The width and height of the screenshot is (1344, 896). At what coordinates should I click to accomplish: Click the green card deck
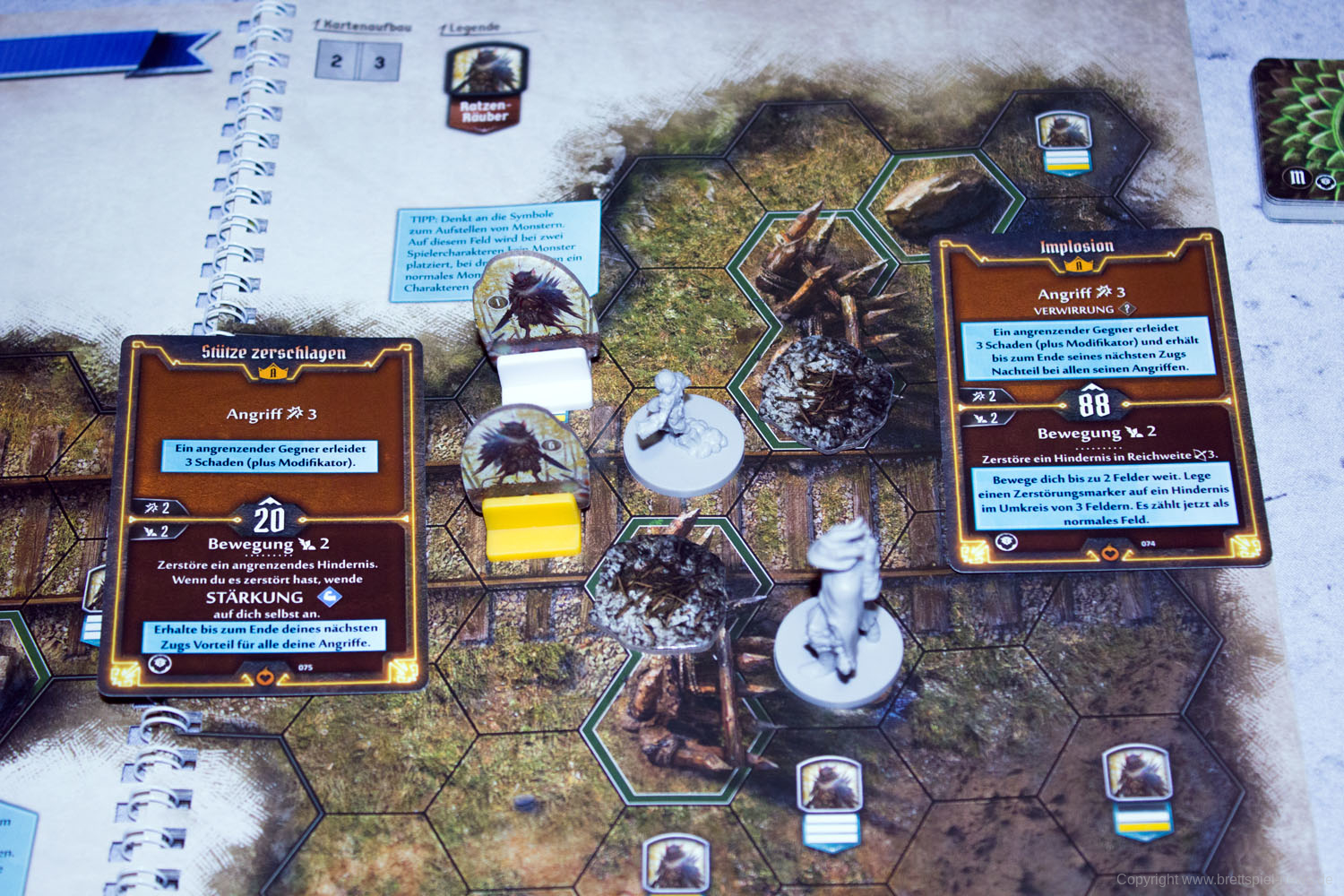coord(1300,139)
